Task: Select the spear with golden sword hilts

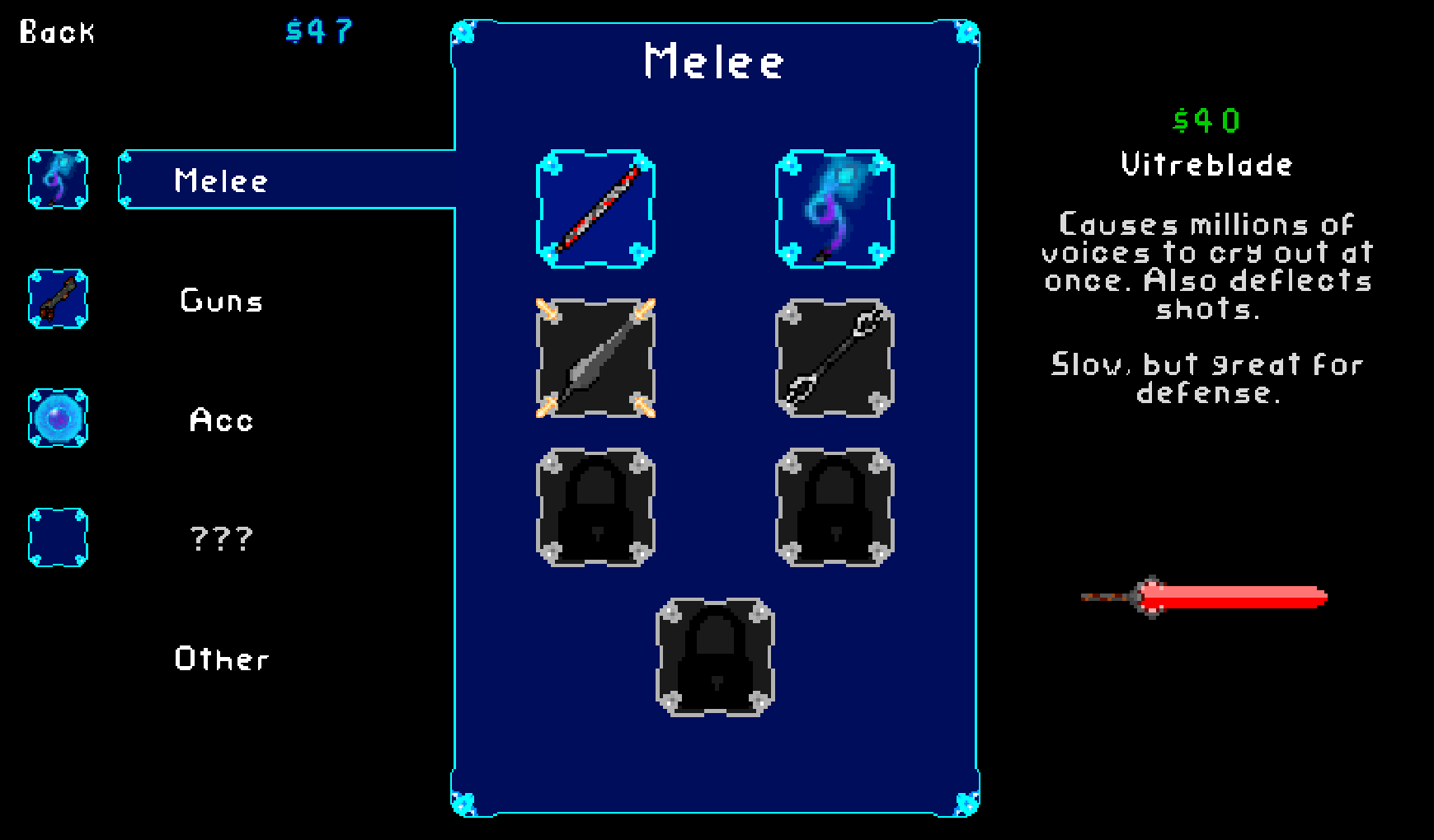Action: 595,360
